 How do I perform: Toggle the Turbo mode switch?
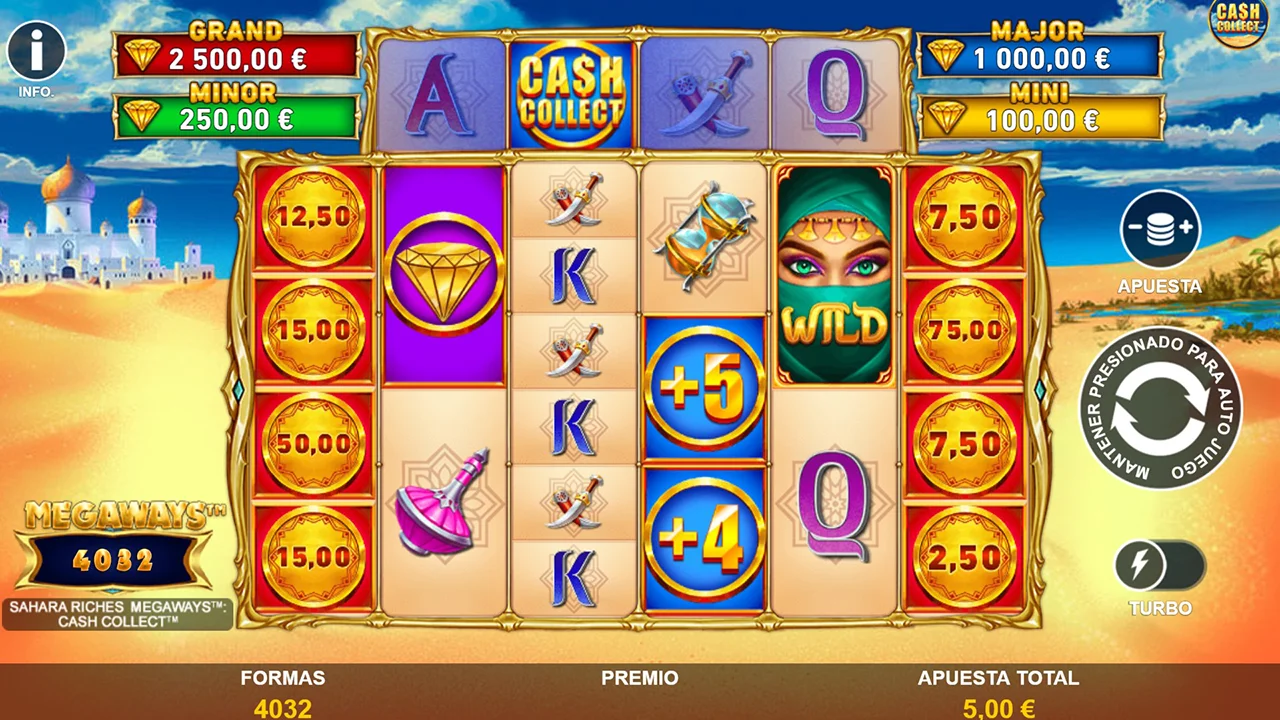[x=1160, y=567]
